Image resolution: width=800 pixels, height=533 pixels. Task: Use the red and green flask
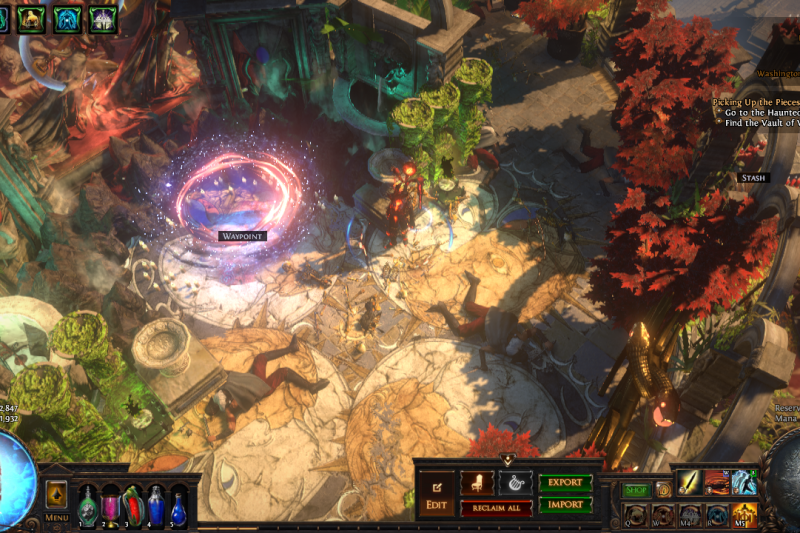coord(134,505)
